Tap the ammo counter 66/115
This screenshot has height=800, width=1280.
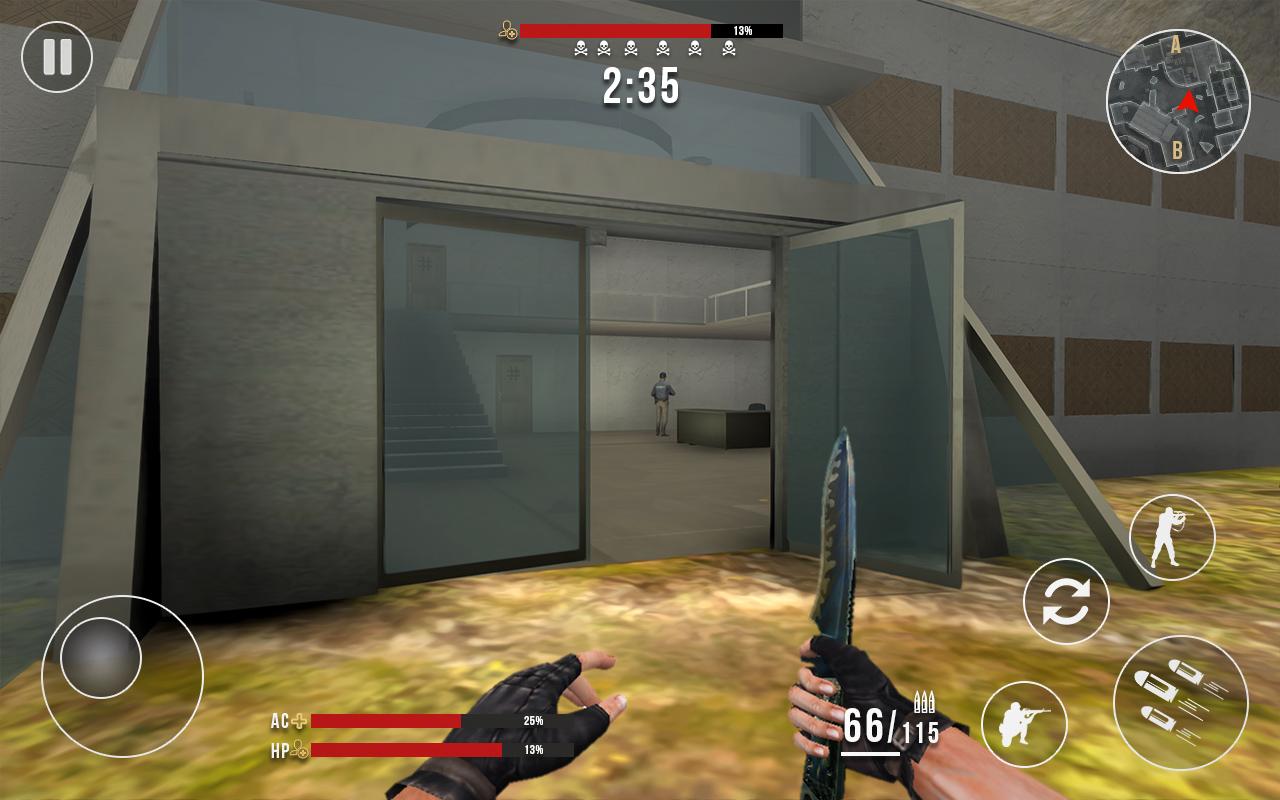pos(891,726)
